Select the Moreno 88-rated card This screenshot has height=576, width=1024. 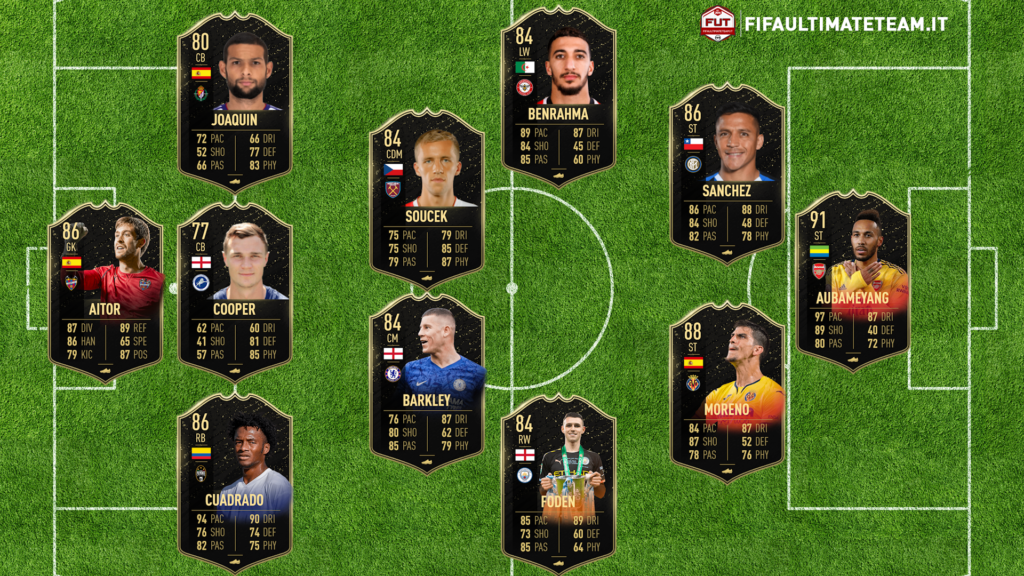[x=727, y=392]
